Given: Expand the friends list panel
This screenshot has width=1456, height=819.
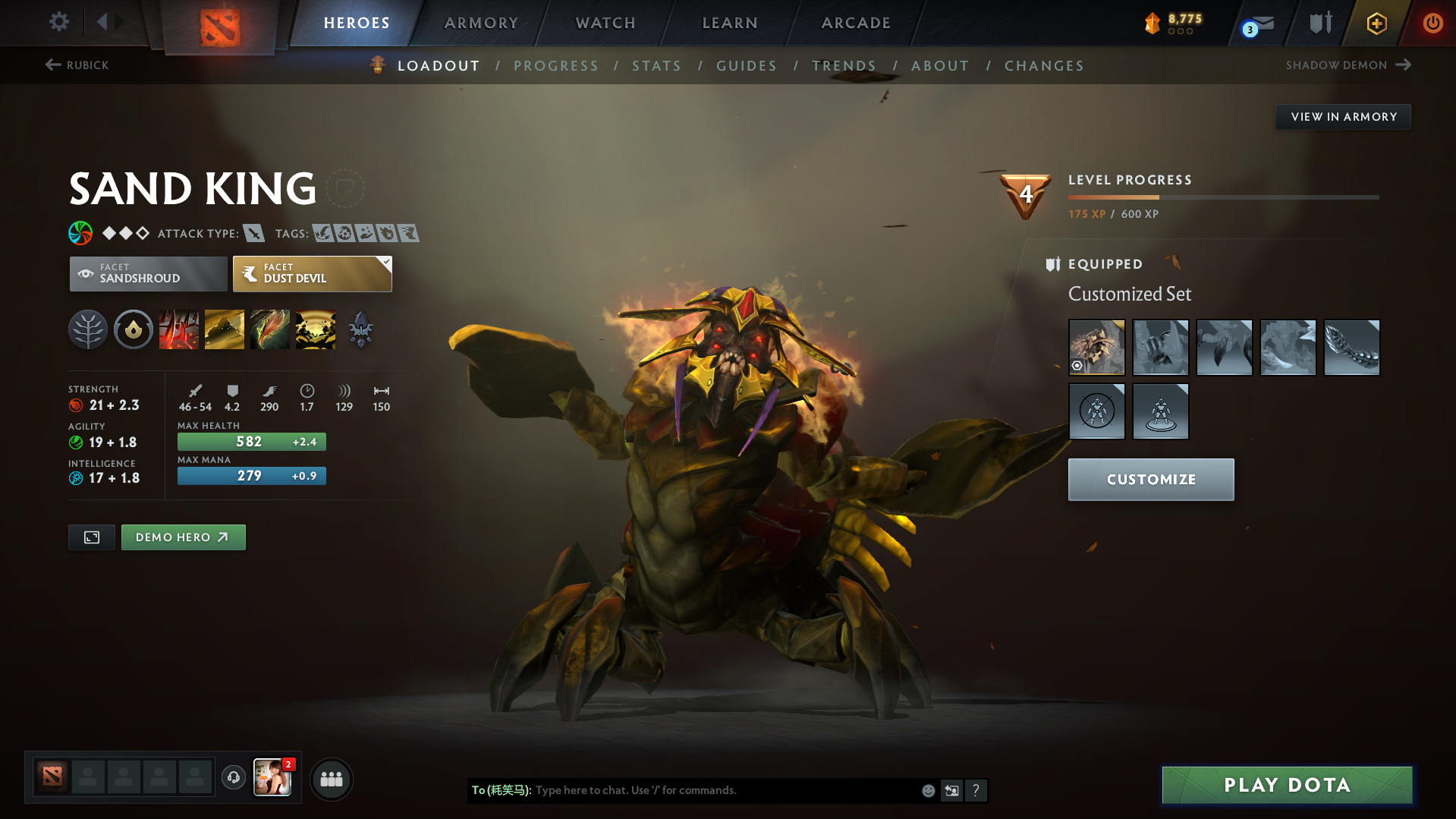Looking at the screenshot, I should point(331,779).
